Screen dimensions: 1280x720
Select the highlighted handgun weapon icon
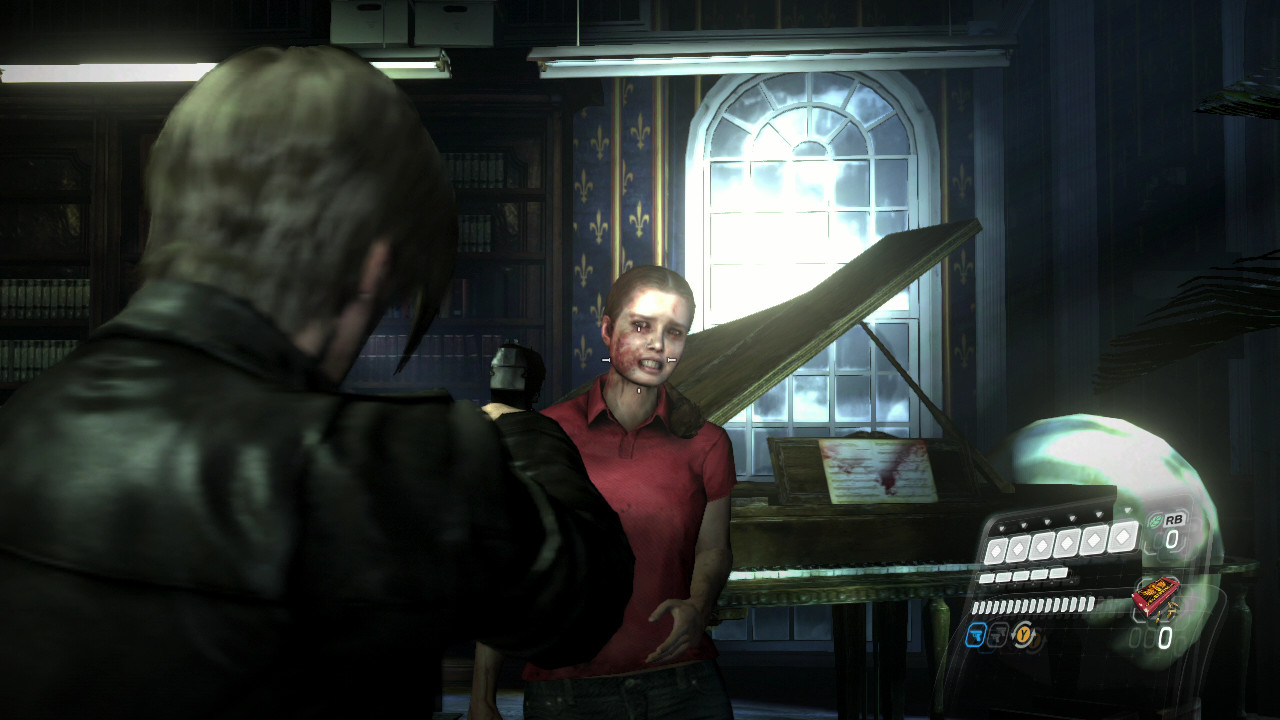coord(977,635)
